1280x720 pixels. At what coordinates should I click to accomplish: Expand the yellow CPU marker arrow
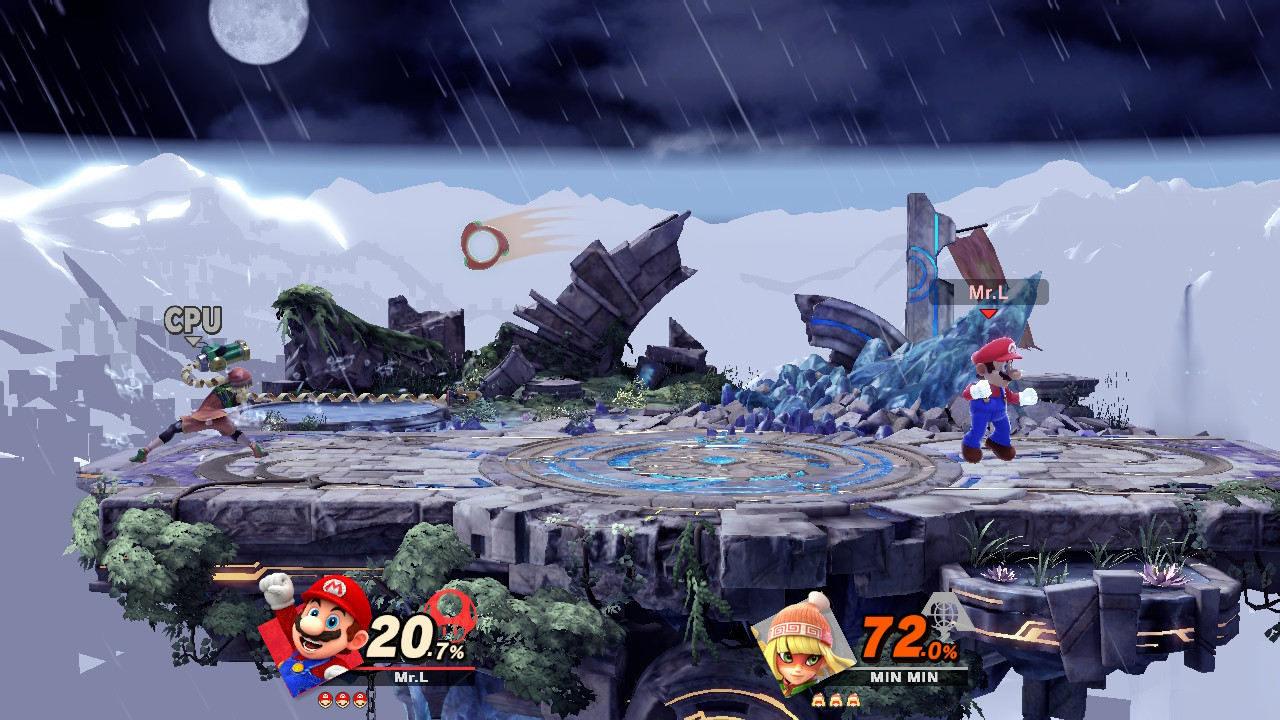193,339
